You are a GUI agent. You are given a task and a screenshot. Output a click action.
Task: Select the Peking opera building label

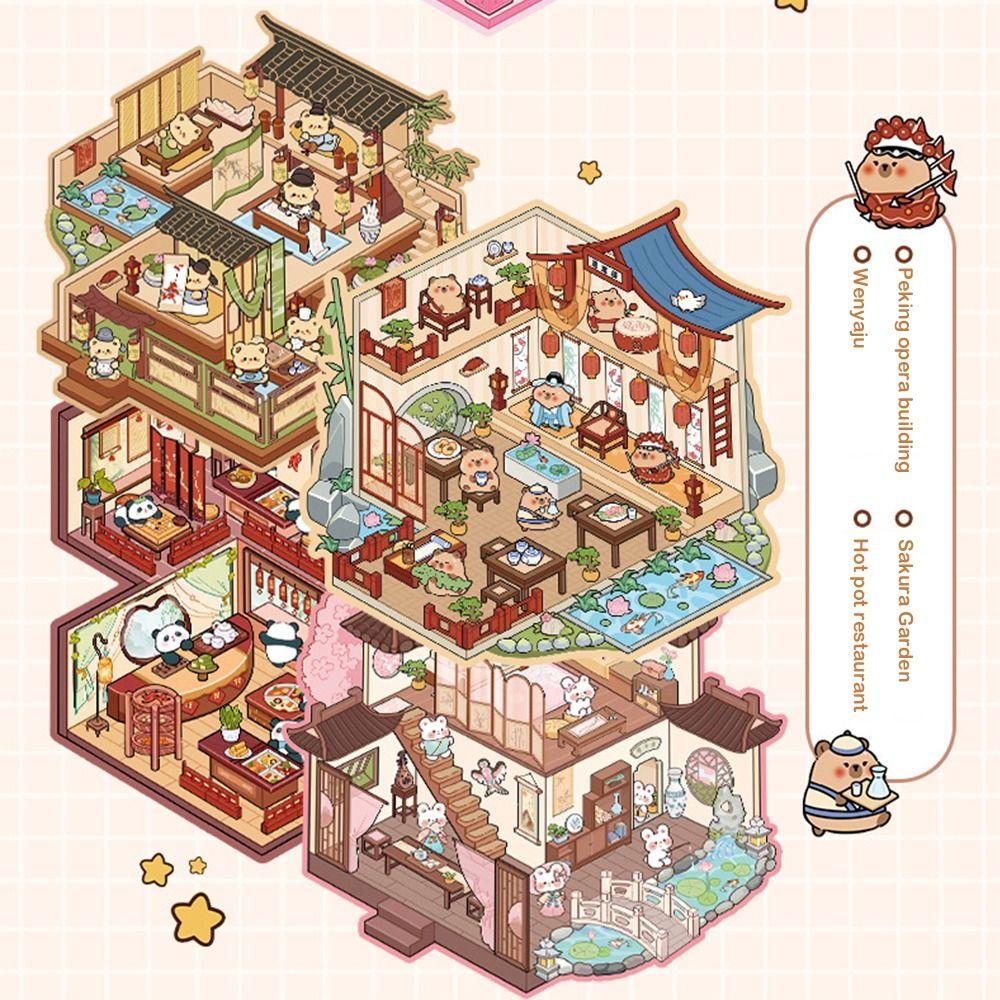[x=904, y=361]
